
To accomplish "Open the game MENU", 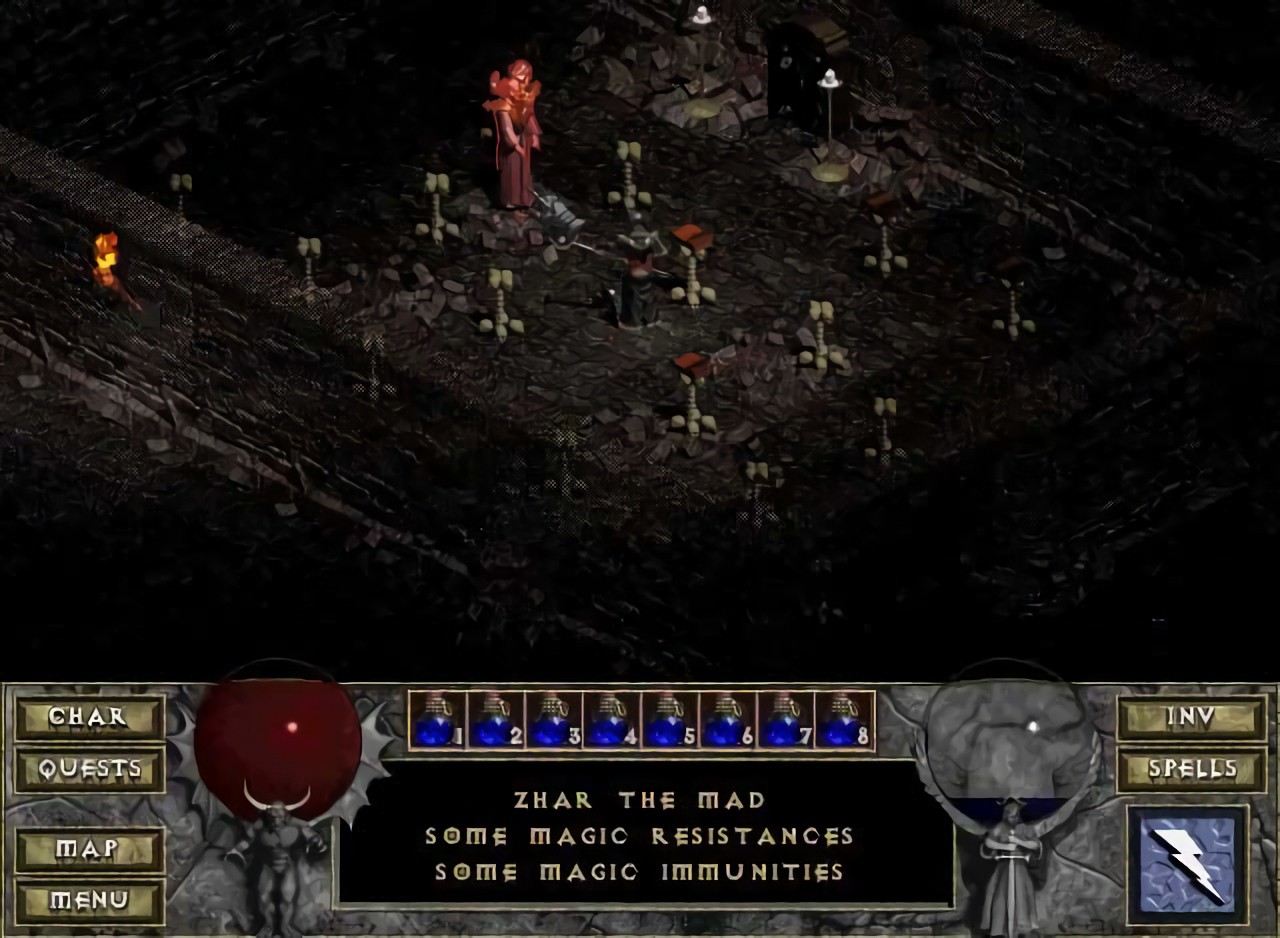I will (89, 901).
